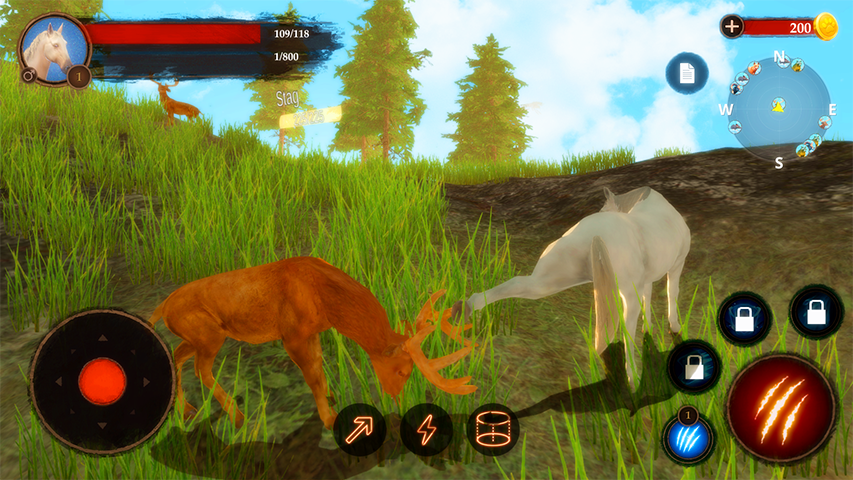Tap the cylinder camera rotate icon
The height and width of the screenshot is (480, 853).
(x=493, y=430)
